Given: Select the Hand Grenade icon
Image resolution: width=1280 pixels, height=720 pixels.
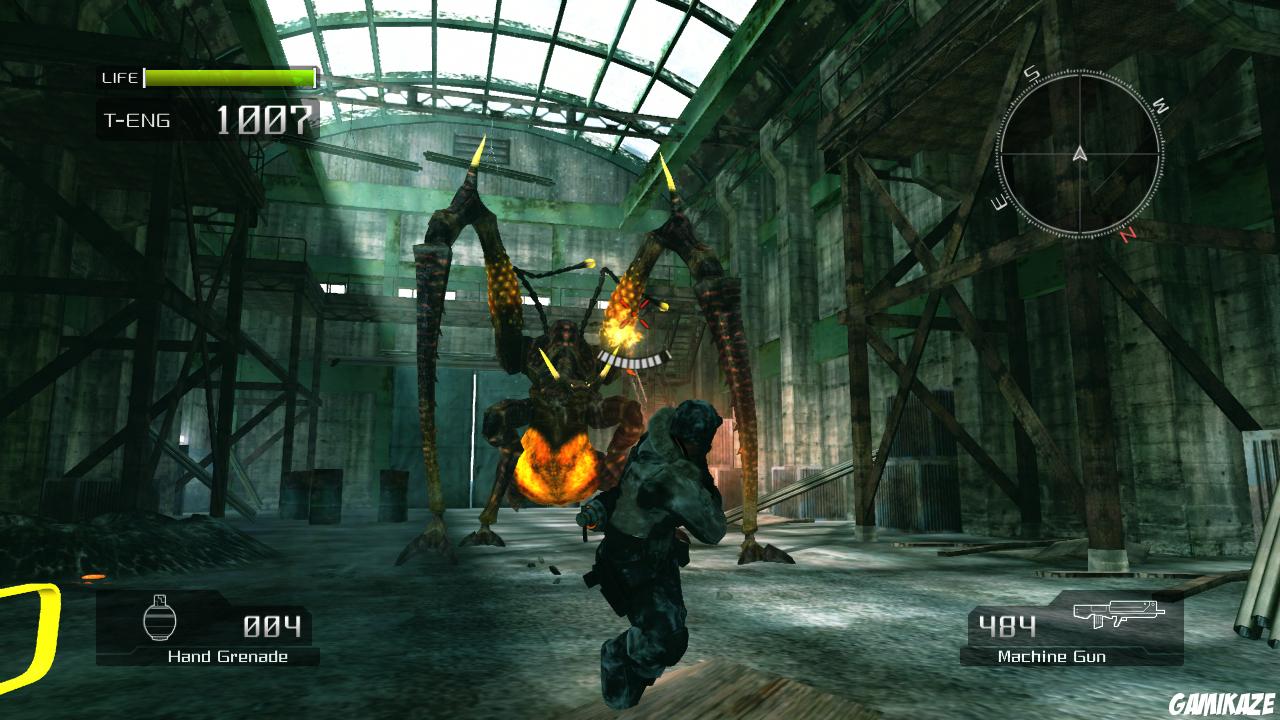Looking at the screenshot, I should pos(158,621).
